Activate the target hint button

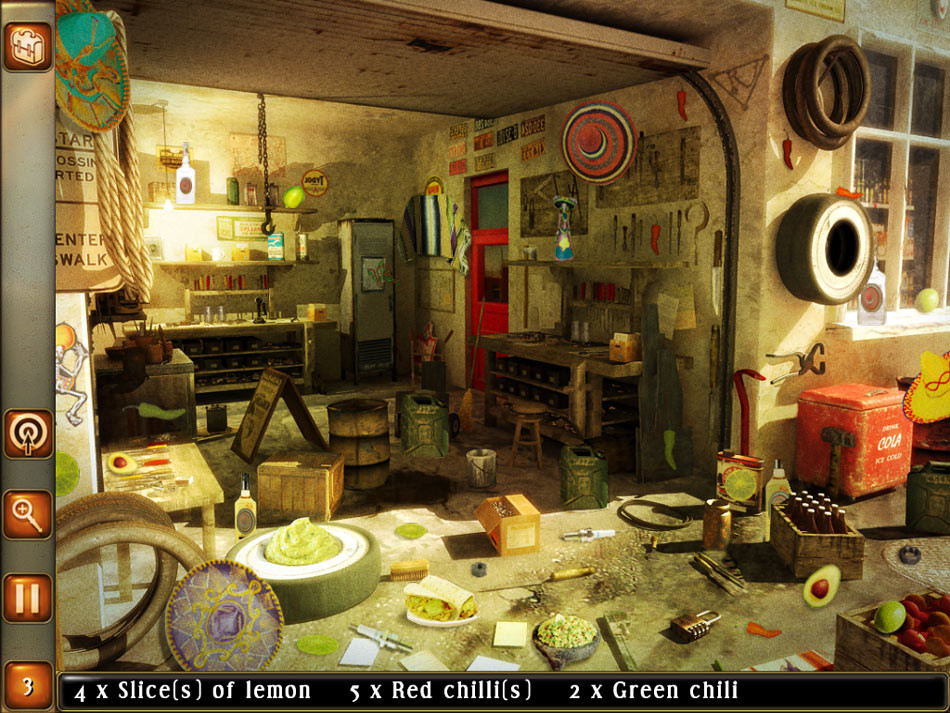click(27, 433)
